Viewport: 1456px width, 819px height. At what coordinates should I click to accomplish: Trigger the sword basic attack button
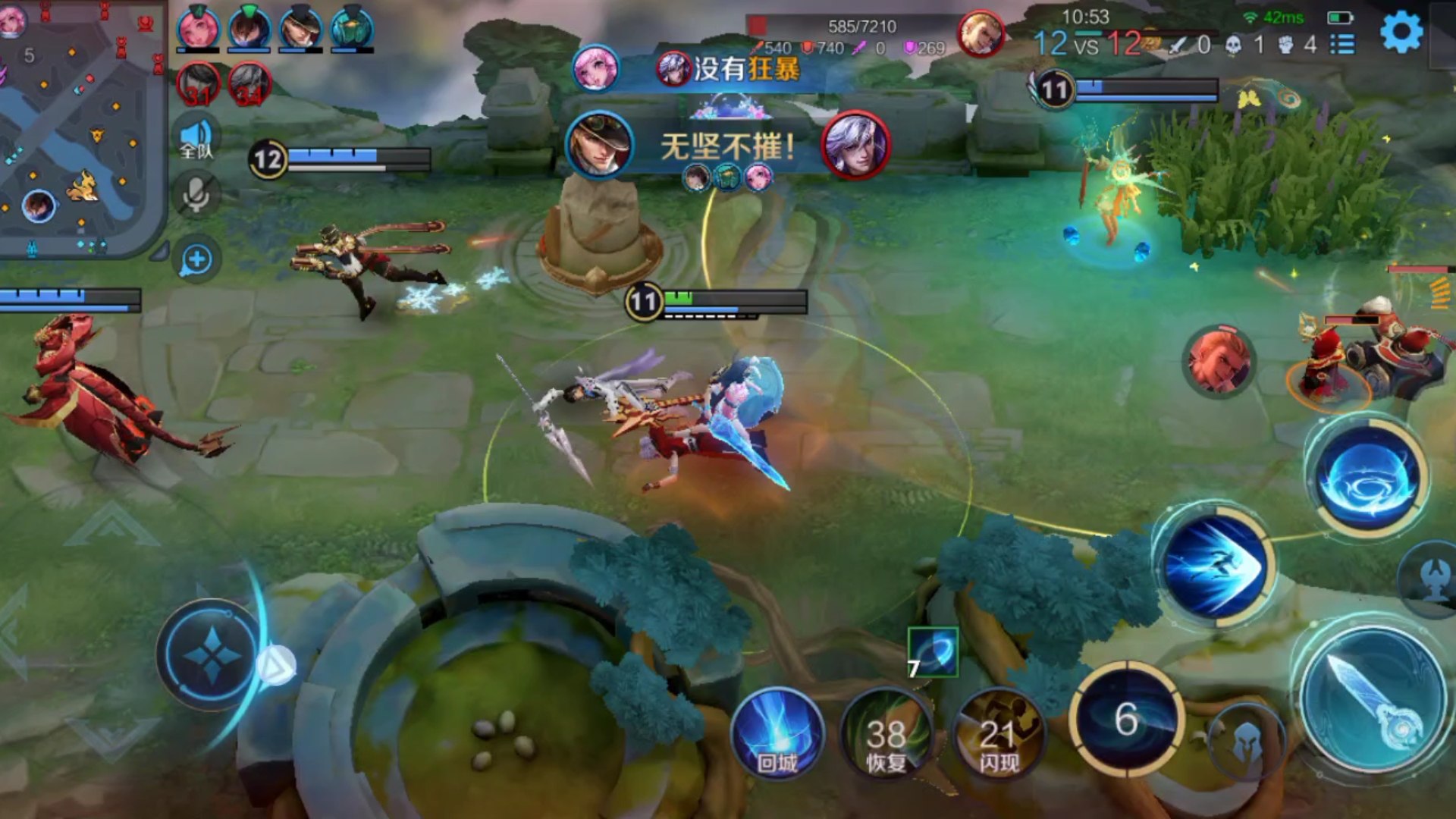pyautogui.click(x=1371, y=698)
